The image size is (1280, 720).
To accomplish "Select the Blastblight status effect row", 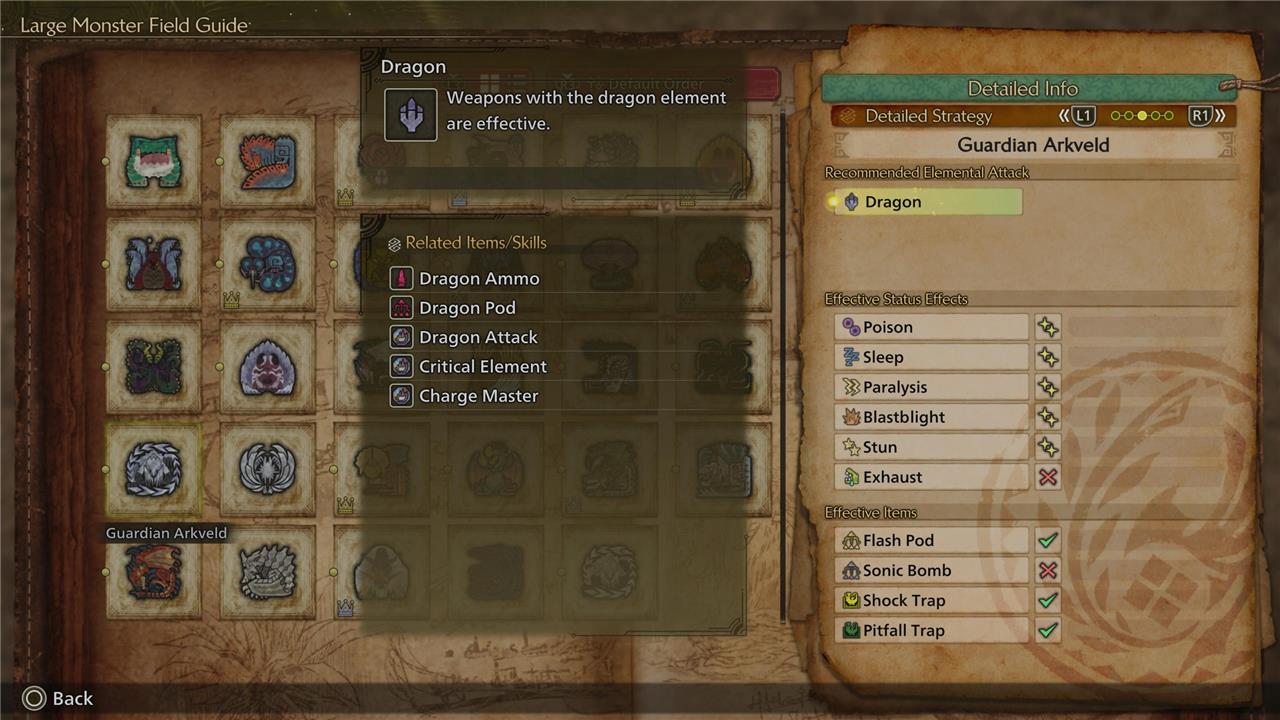I will [931, 417].
